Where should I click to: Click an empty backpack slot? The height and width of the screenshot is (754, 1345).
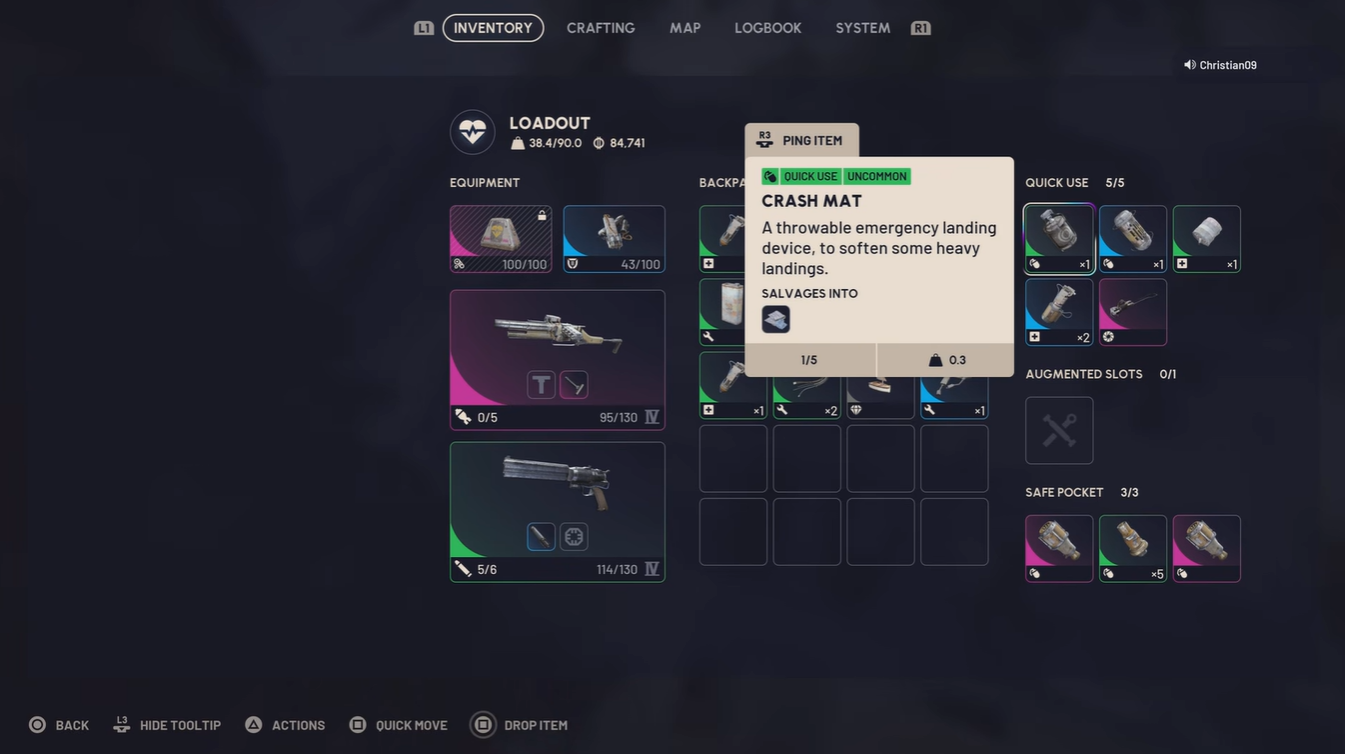[x=732, y=458]
